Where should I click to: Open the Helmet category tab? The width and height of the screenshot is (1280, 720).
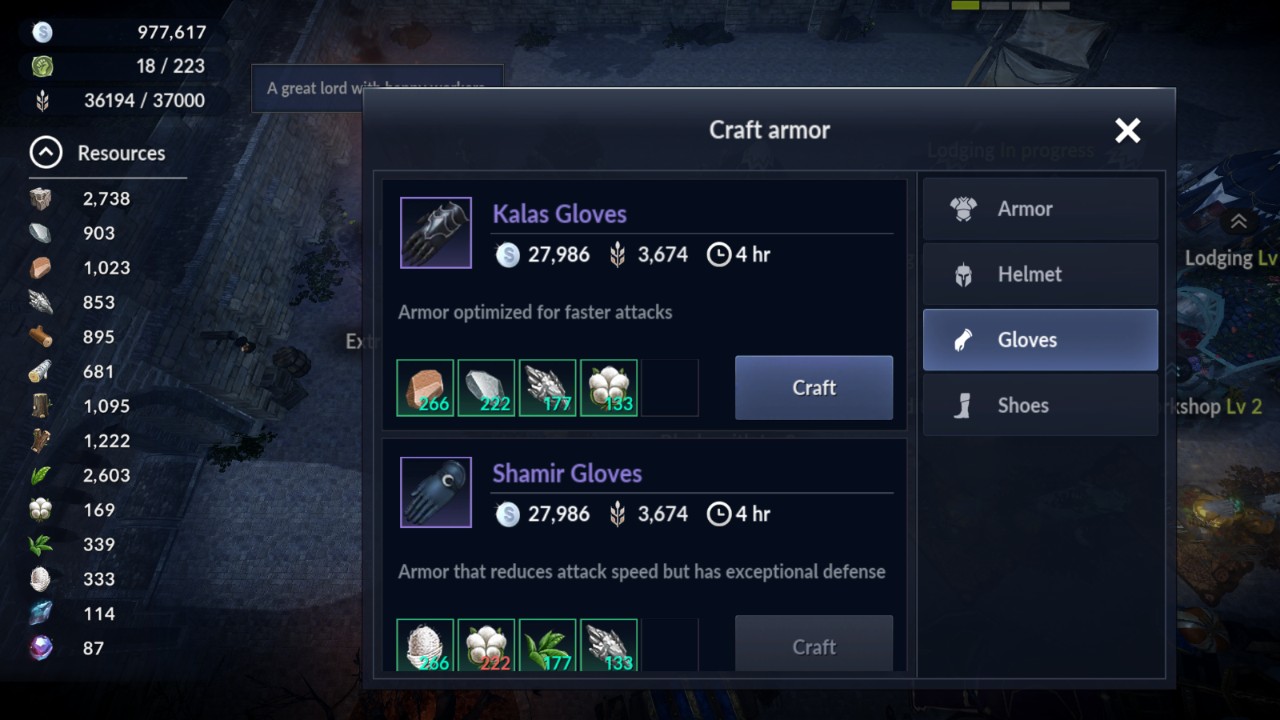[x=1040, y=274]
